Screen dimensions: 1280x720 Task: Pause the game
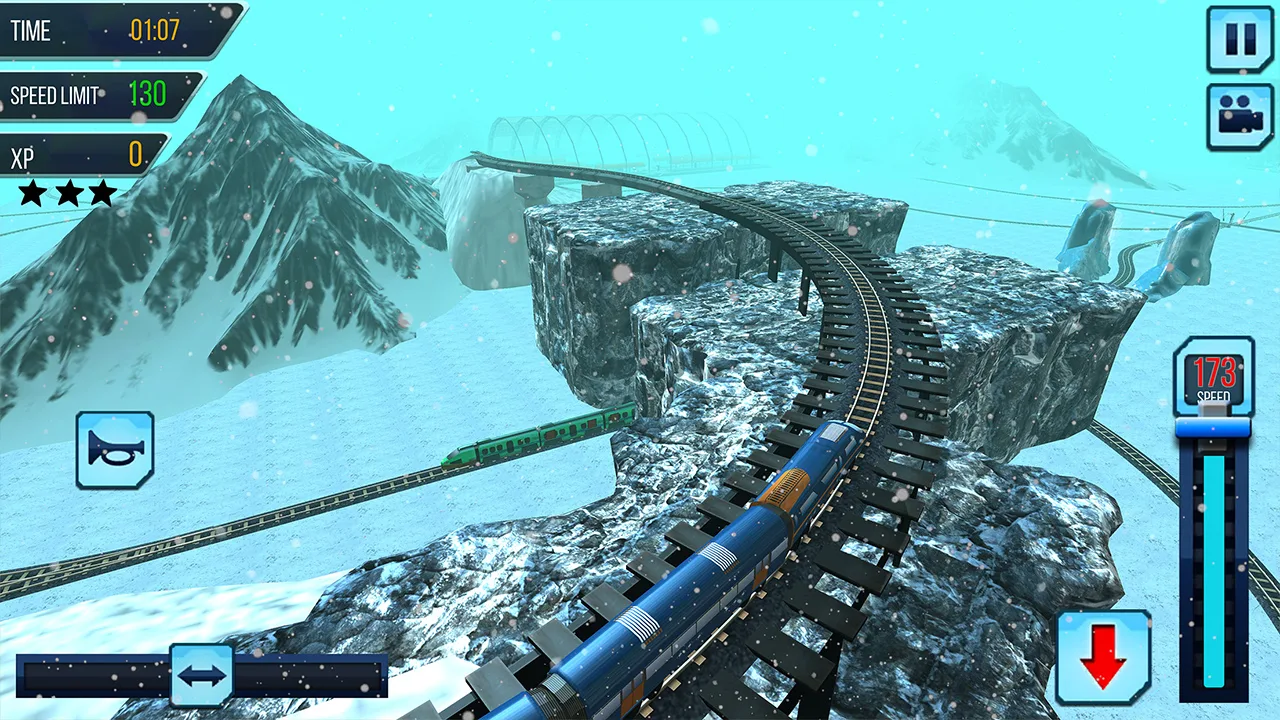click(x=1240, y=40)
